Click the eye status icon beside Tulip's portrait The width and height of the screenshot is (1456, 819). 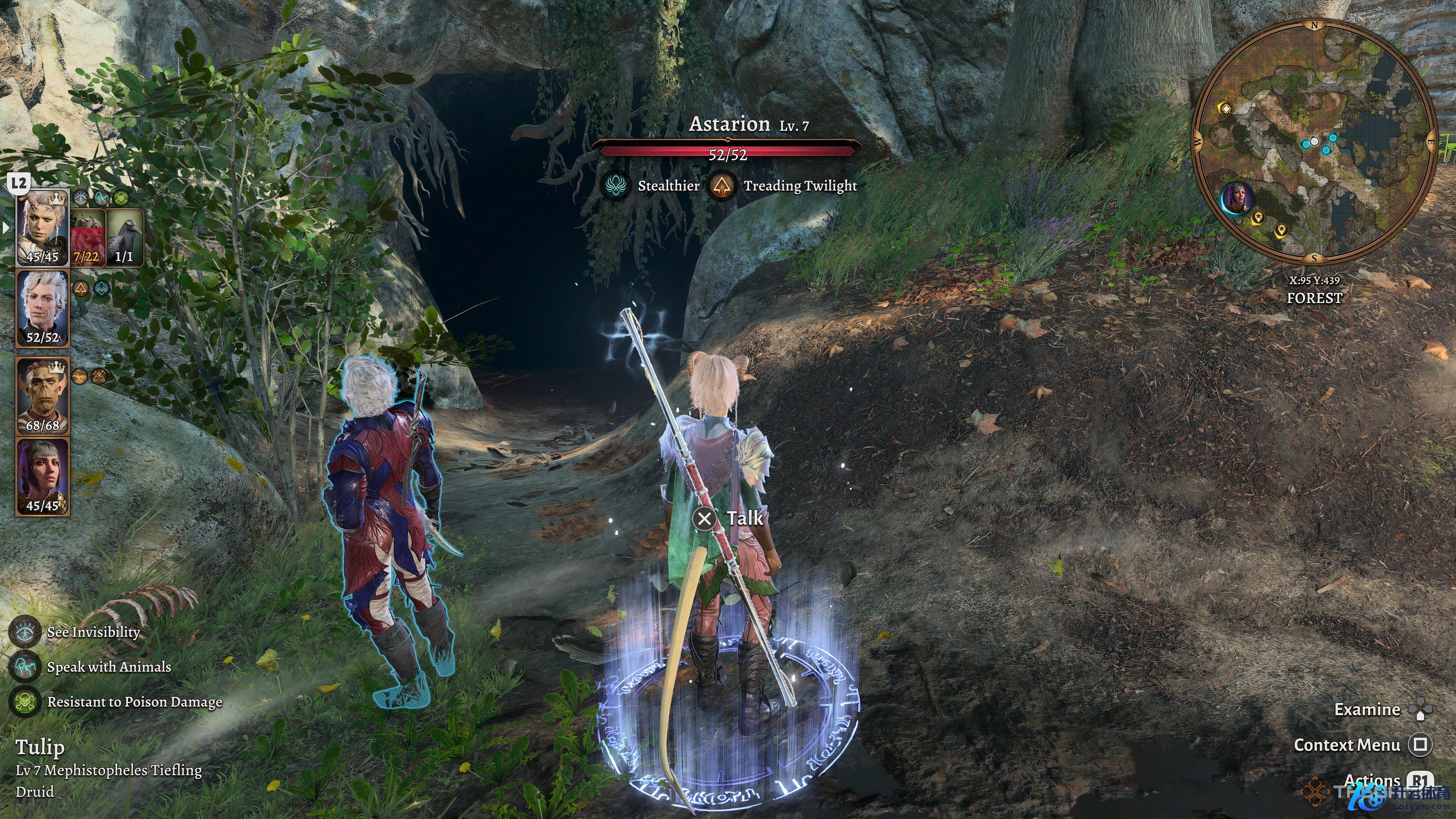82,198
